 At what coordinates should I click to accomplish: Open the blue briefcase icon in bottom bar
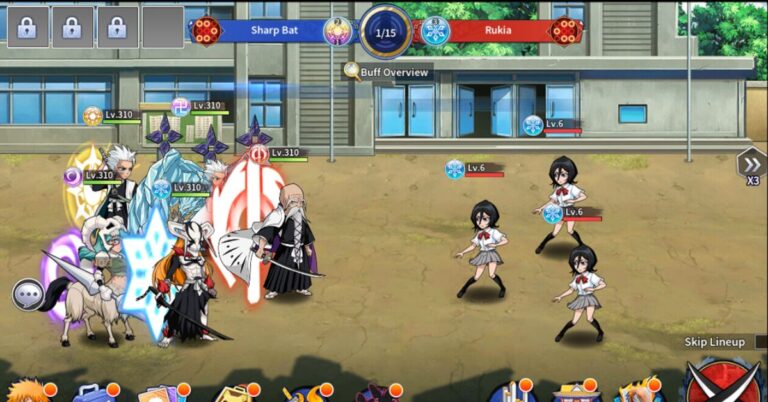tap(91, 392)
